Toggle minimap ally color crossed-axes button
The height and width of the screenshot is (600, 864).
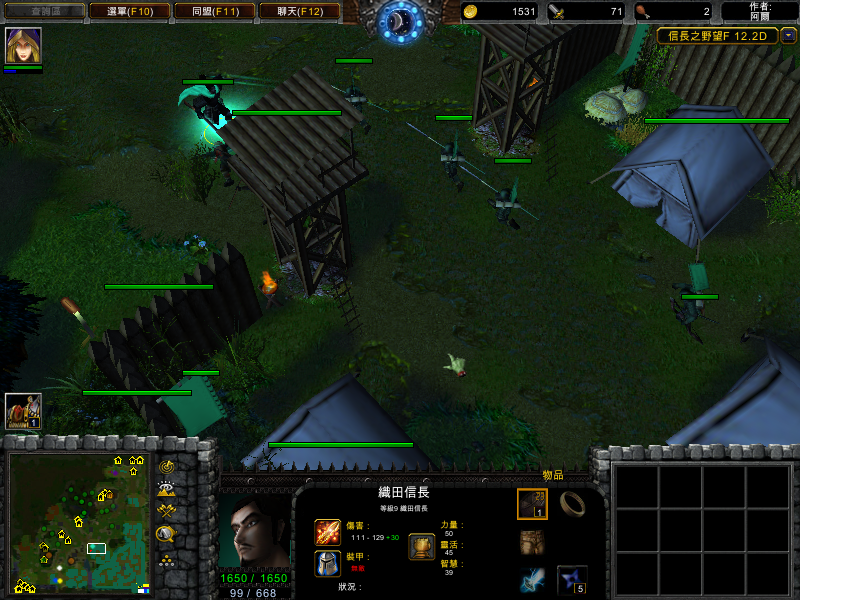167,512
